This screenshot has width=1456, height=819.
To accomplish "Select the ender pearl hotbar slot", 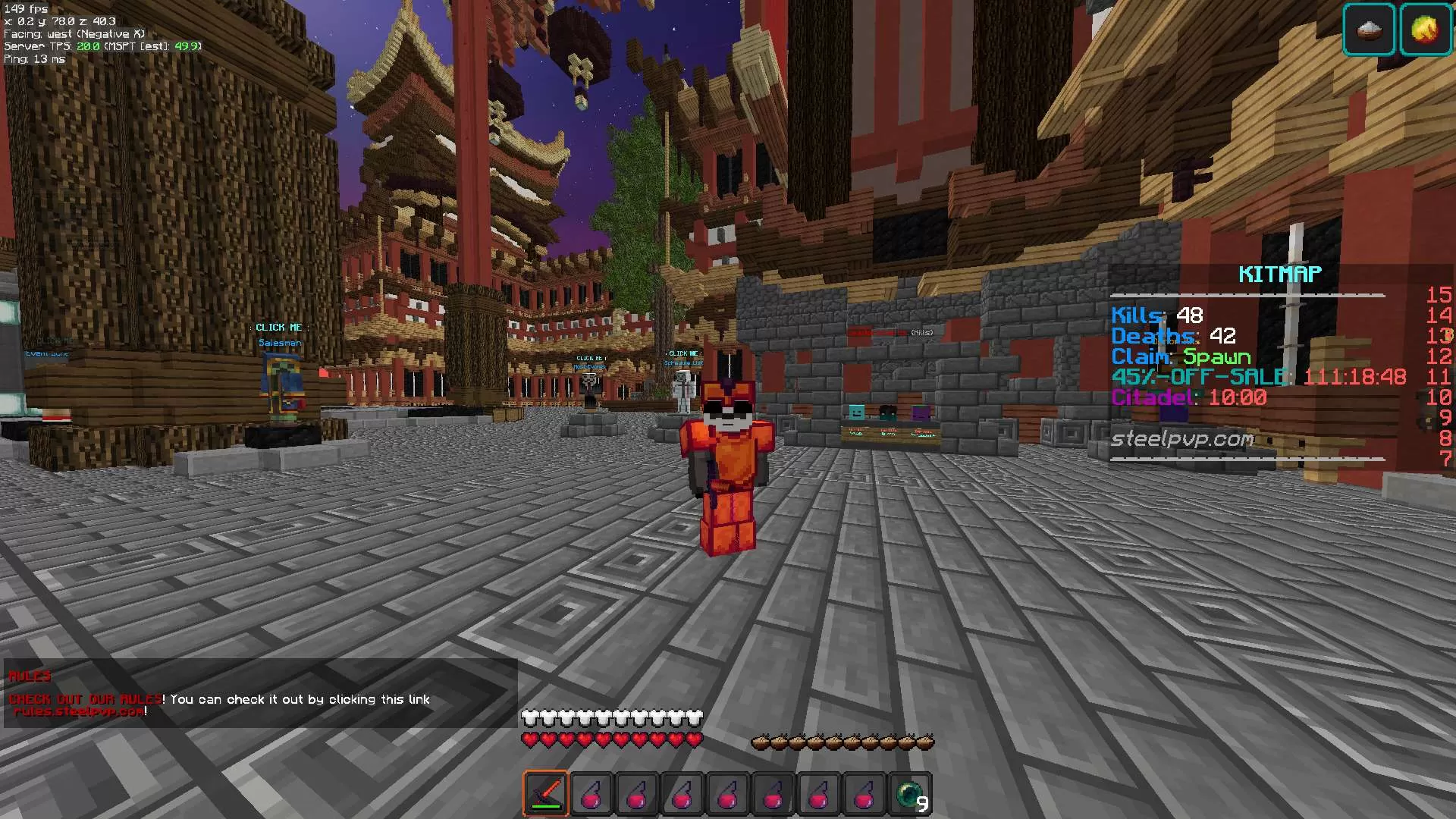I will pos(910,794).
